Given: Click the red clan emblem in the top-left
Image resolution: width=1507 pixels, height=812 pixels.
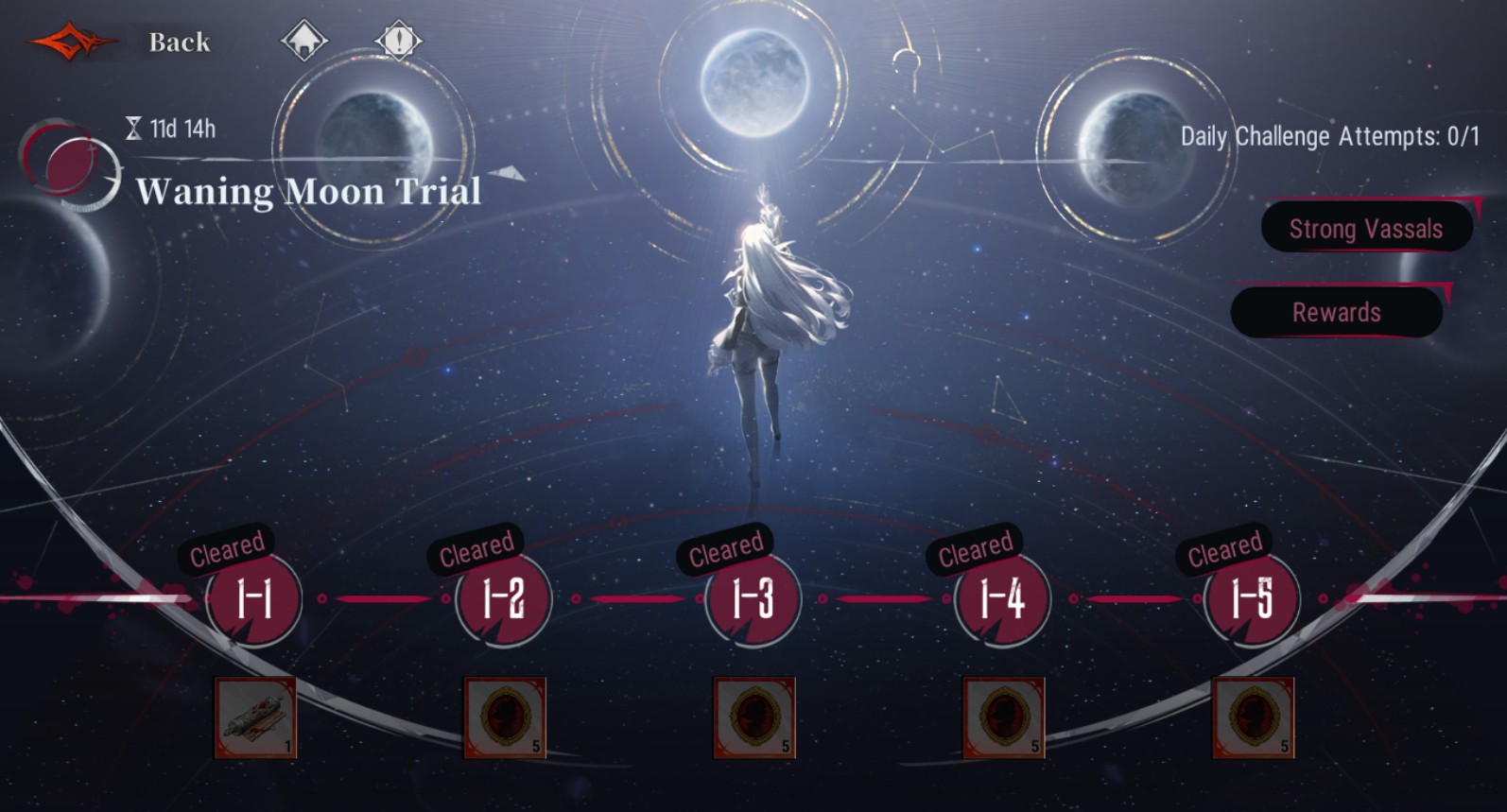Looking at the screenshot, I should [x=74, y=40].
